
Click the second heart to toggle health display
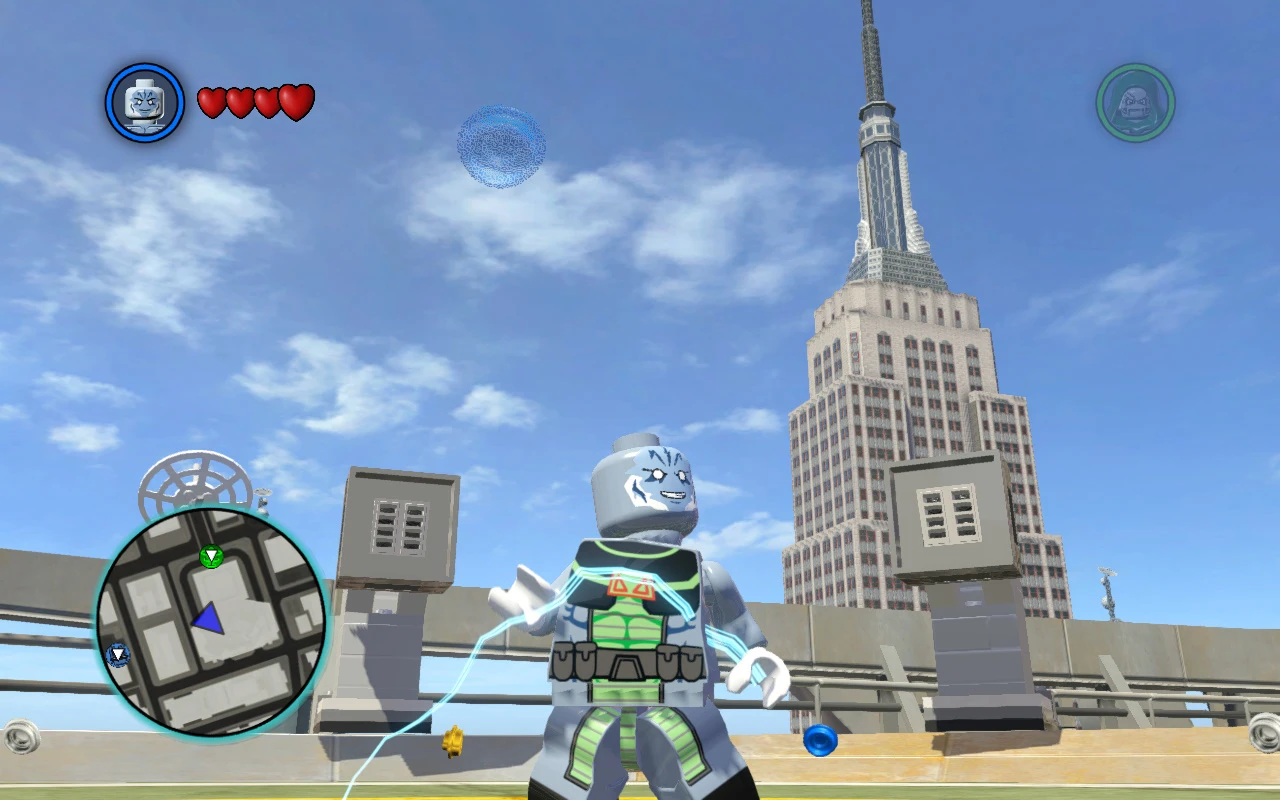[238, 100]
